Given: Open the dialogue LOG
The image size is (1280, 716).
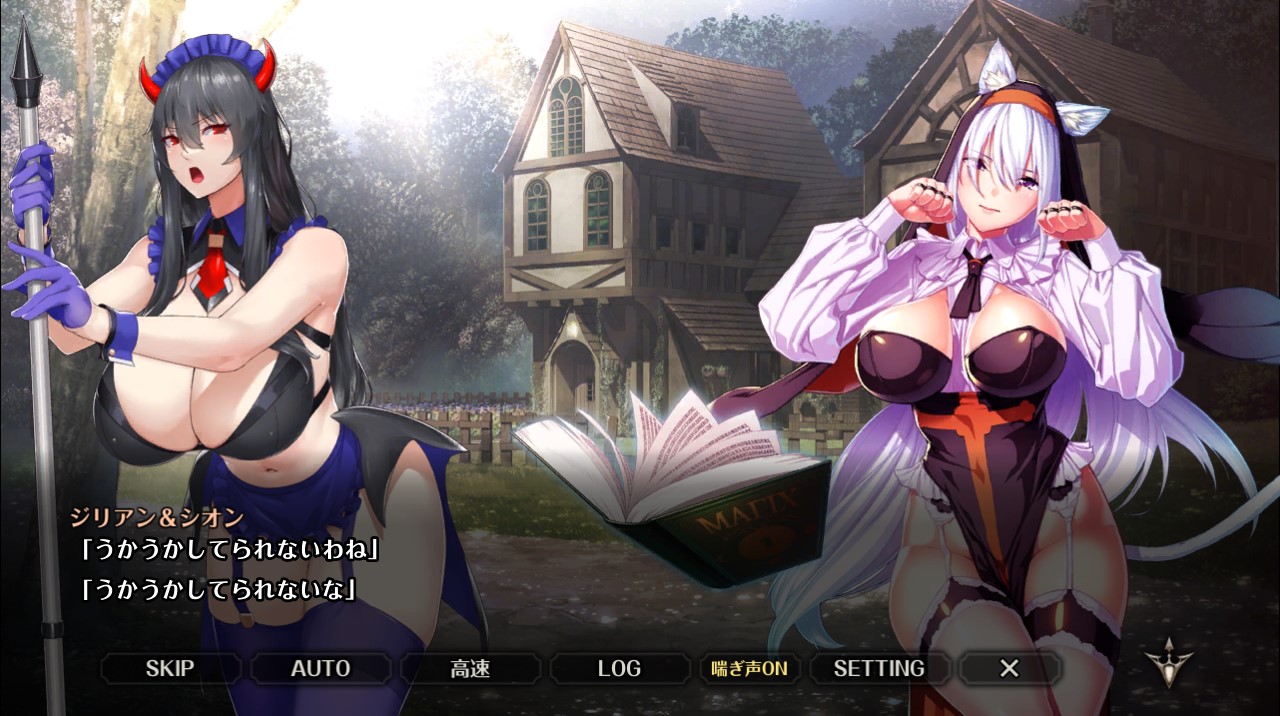Looking at the screenshot, I should [619, 668].
